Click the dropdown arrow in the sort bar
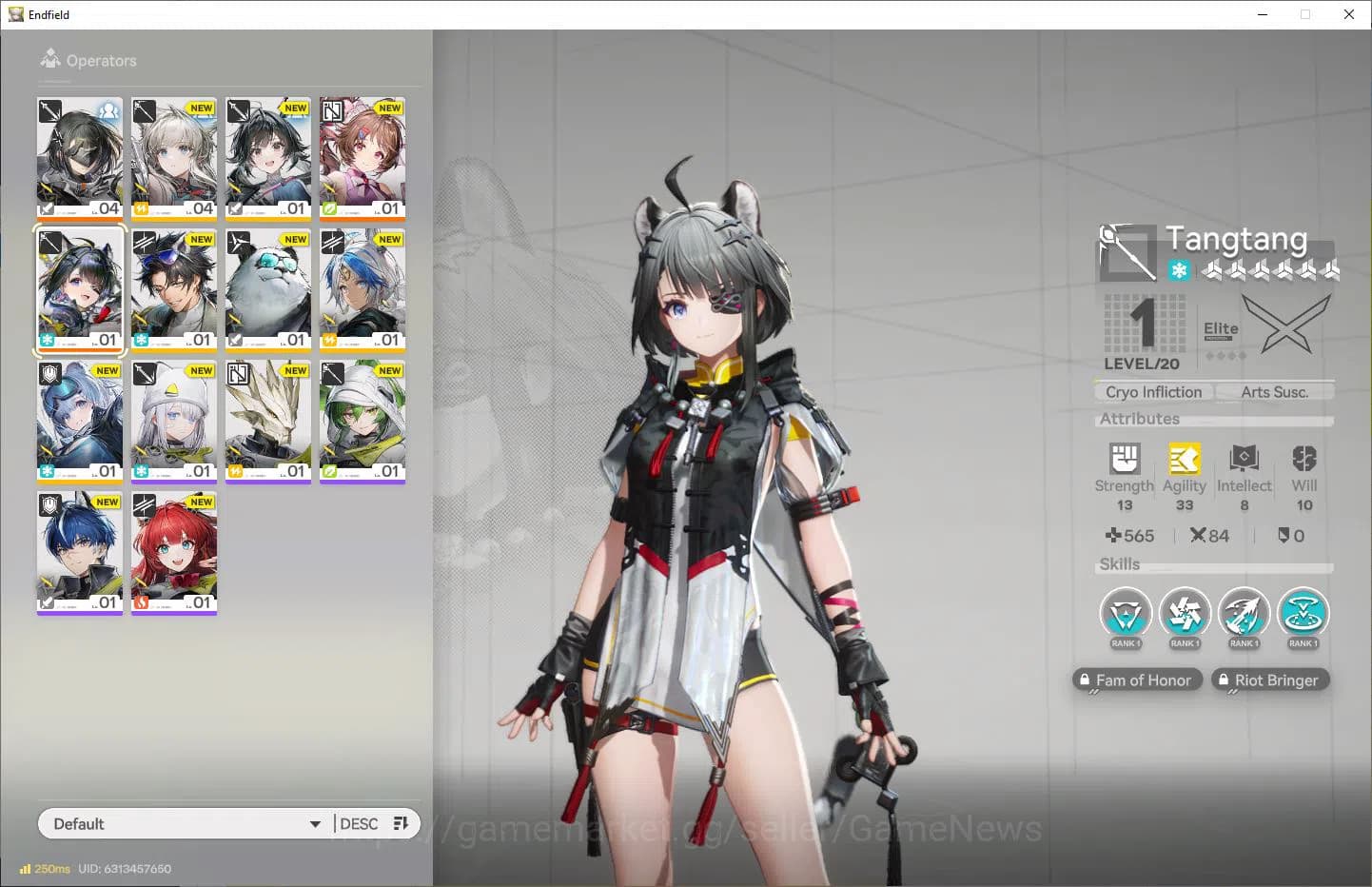 point(315,824)
